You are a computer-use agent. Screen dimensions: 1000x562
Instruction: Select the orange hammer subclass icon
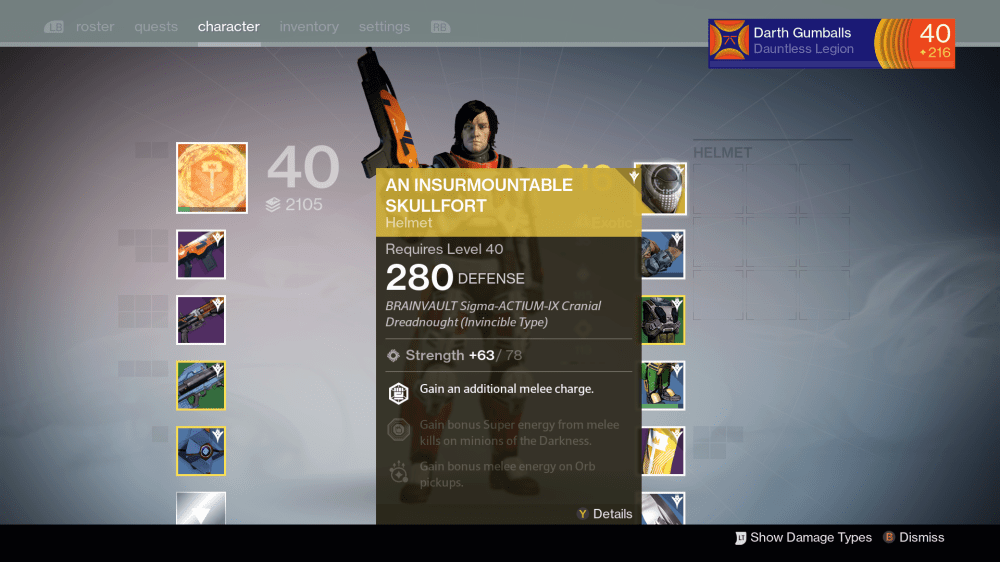pos(212,178)
